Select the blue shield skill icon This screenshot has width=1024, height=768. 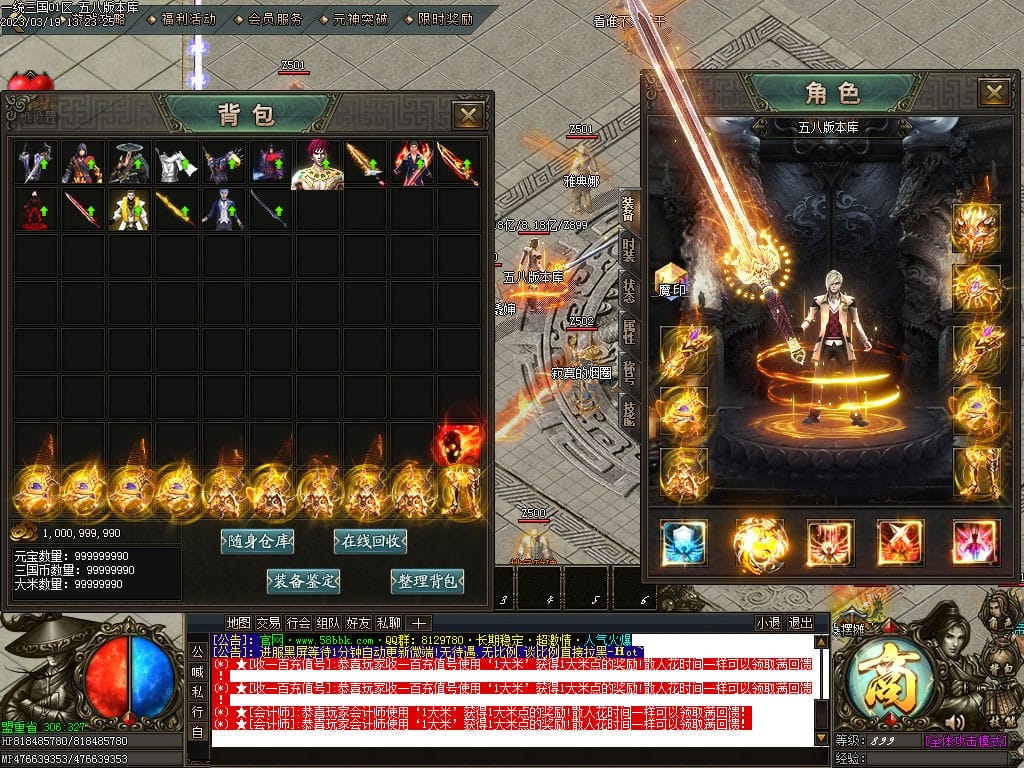pos(684,542)
